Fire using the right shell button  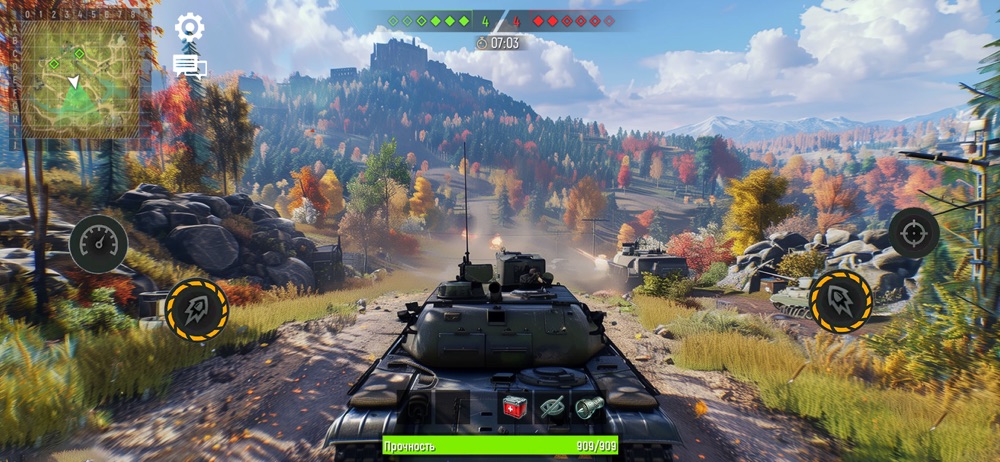840,300
